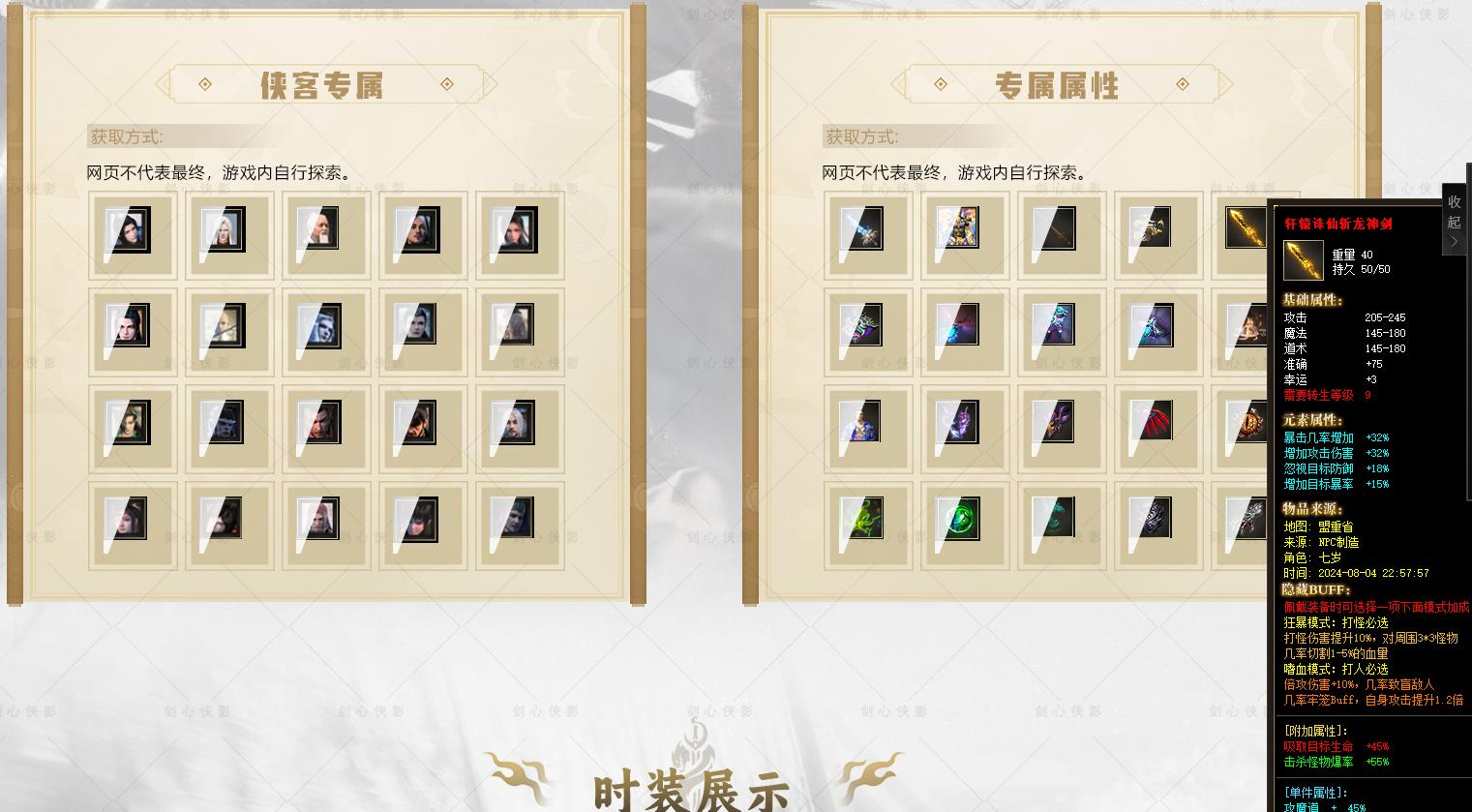Click the weapon thumbnail inside the tooltip panel
This screenshot has height=812, width=1472.
1304,259
